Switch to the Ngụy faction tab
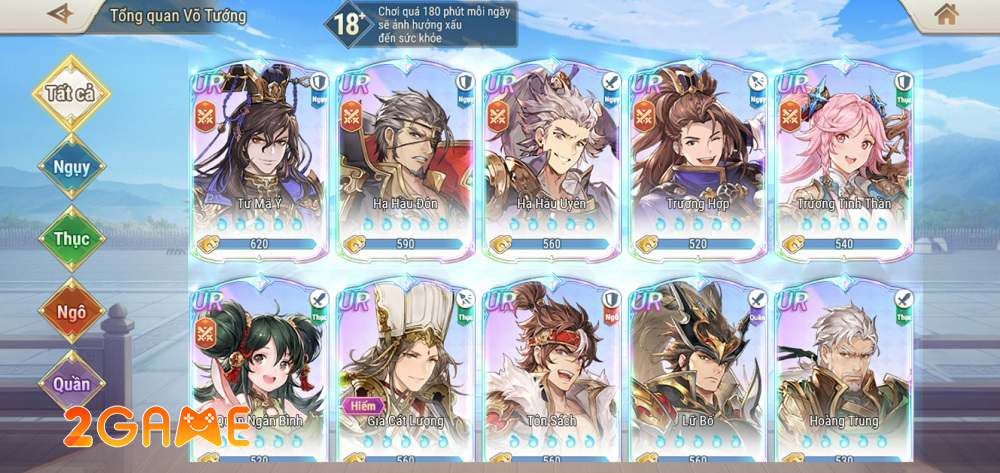This screenshot has width=1000, height=473. pyautogui.click(x=71, y=166)
